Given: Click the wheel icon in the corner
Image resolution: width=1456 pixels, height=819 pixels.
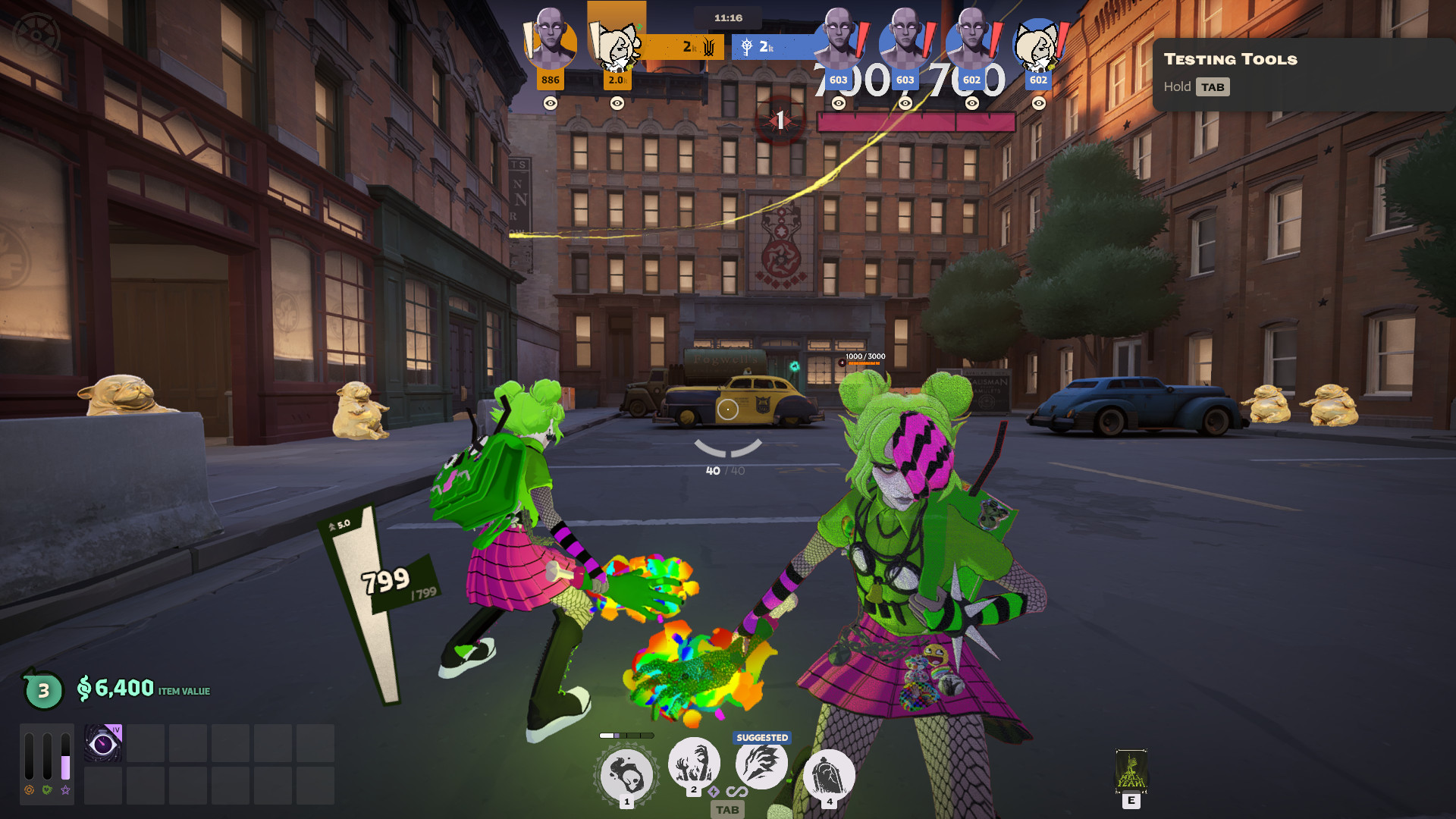Looking at the screenshot, I should click(x=36, y=36).
